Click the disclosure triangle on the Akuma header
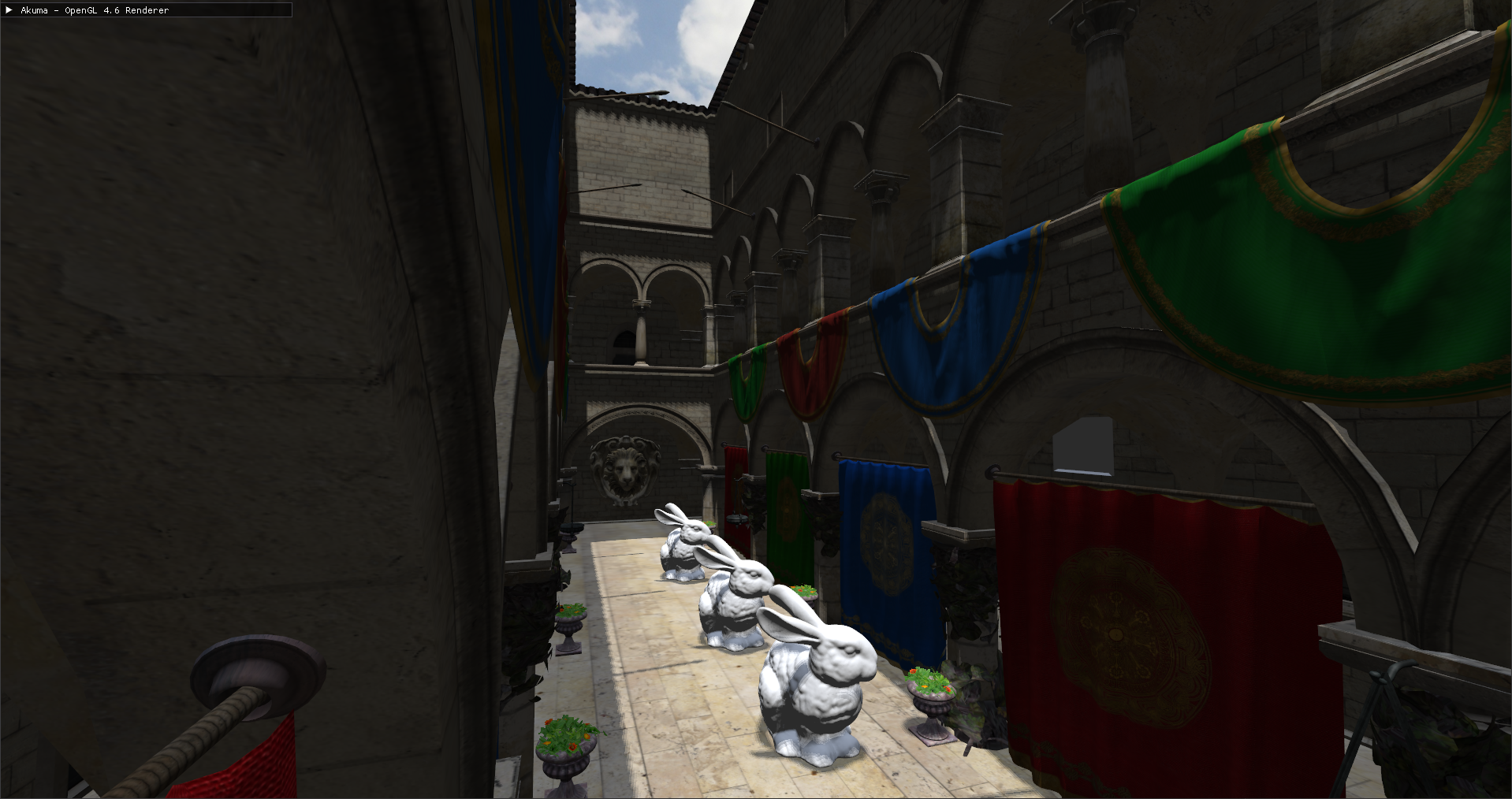The width and height of the screenshot is (1512, 799). [x=9, y=10]
